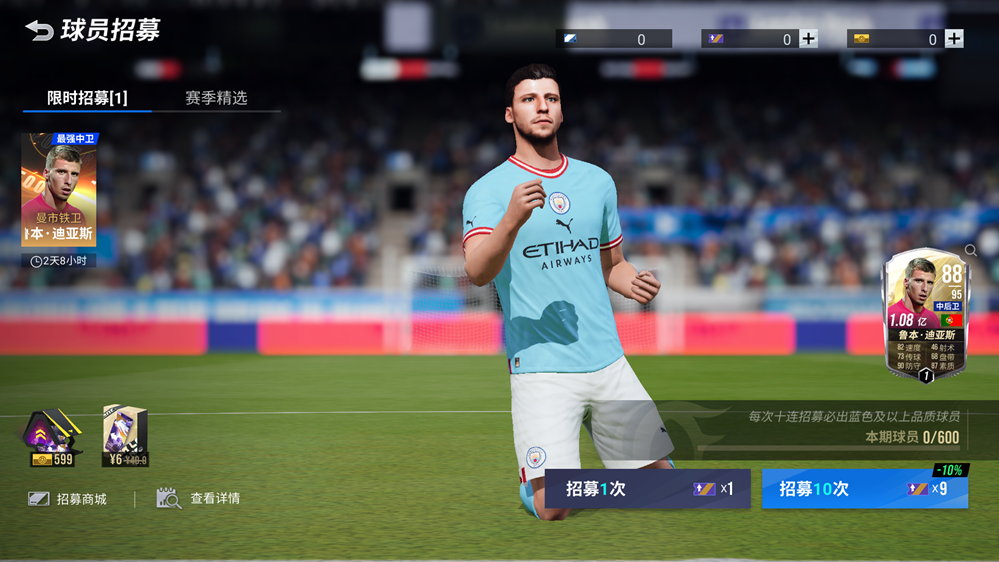This screenshot has width=999, height=562.
Task: Recruit once with 招募1次
Action: click(647, 489)
